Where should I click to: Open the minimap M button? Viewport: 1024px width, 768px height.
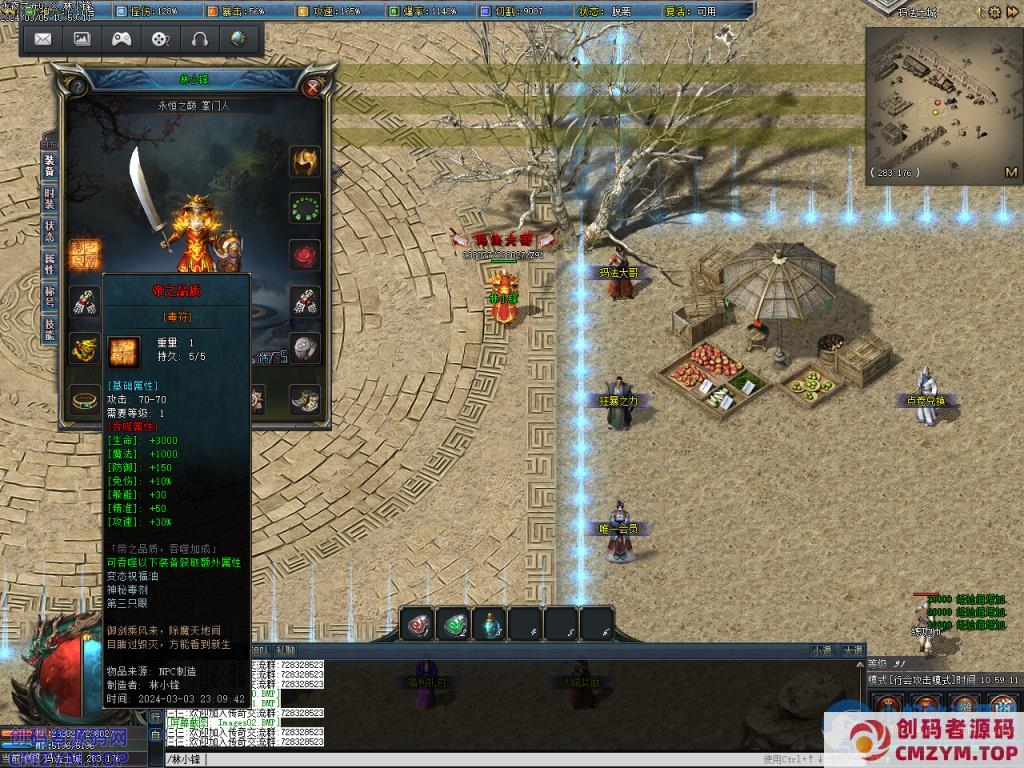point(1011,172)
